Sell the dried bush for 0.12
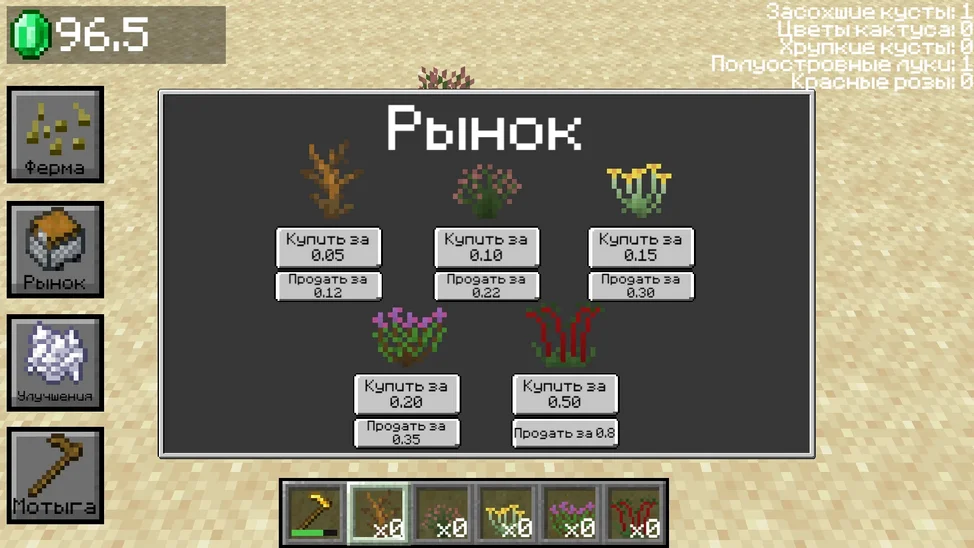Viewport: 974px width, 548px height. tap(328, 286)
